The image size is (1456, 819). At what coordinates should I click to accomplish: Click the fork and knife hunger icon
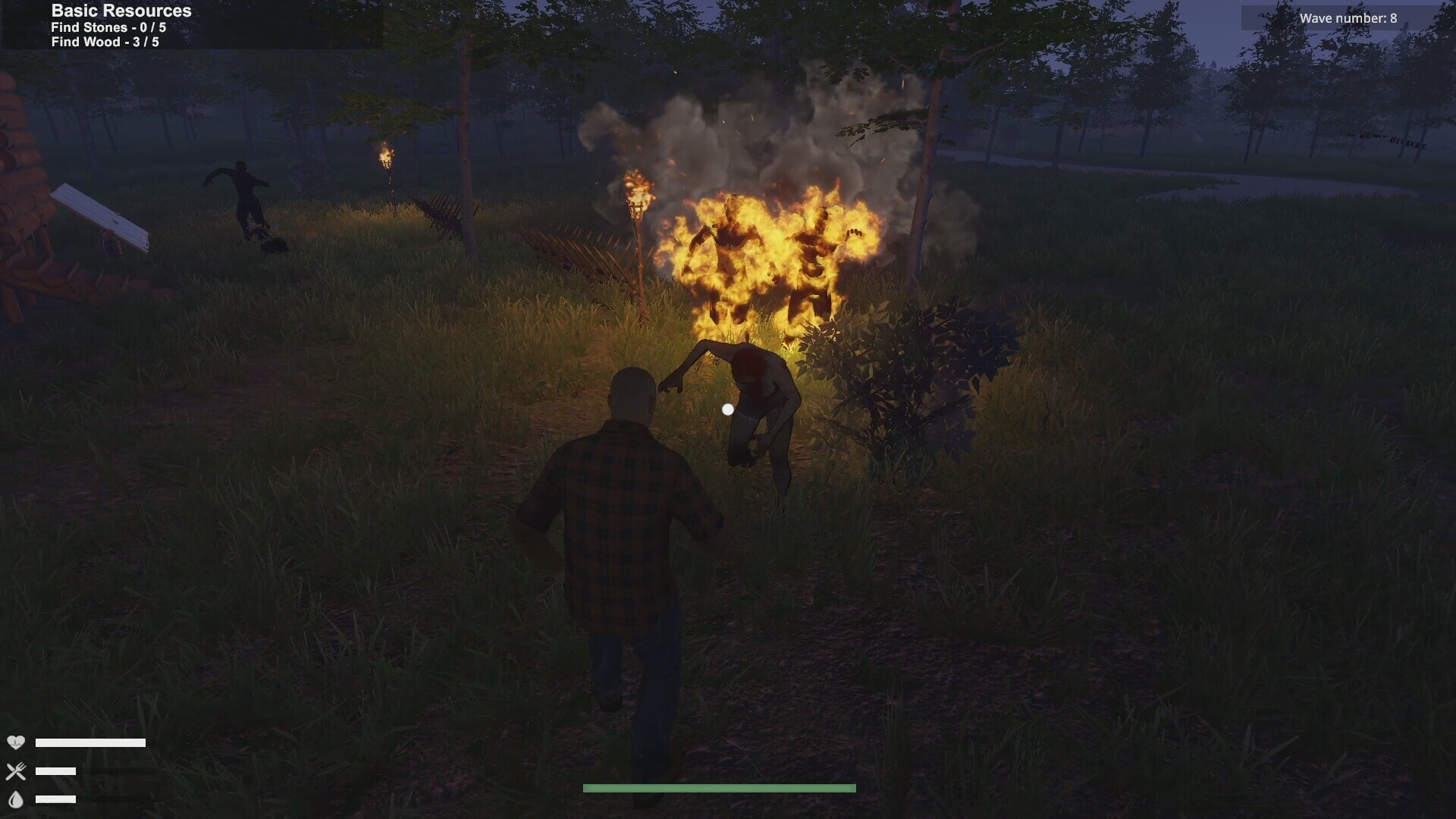(17, 771)
